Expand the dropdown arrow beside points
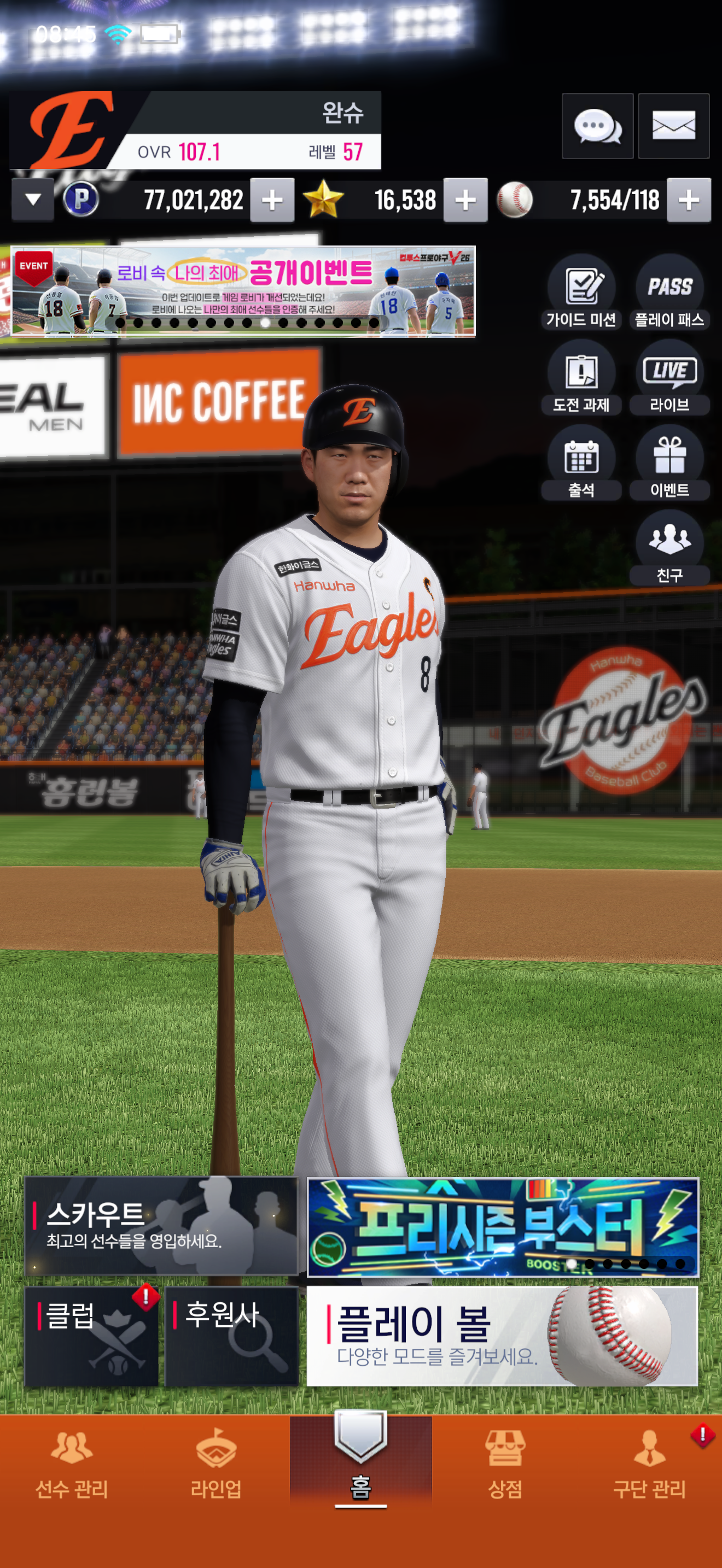The height and width of the screenshot is (1568, 722). (33, 200)
